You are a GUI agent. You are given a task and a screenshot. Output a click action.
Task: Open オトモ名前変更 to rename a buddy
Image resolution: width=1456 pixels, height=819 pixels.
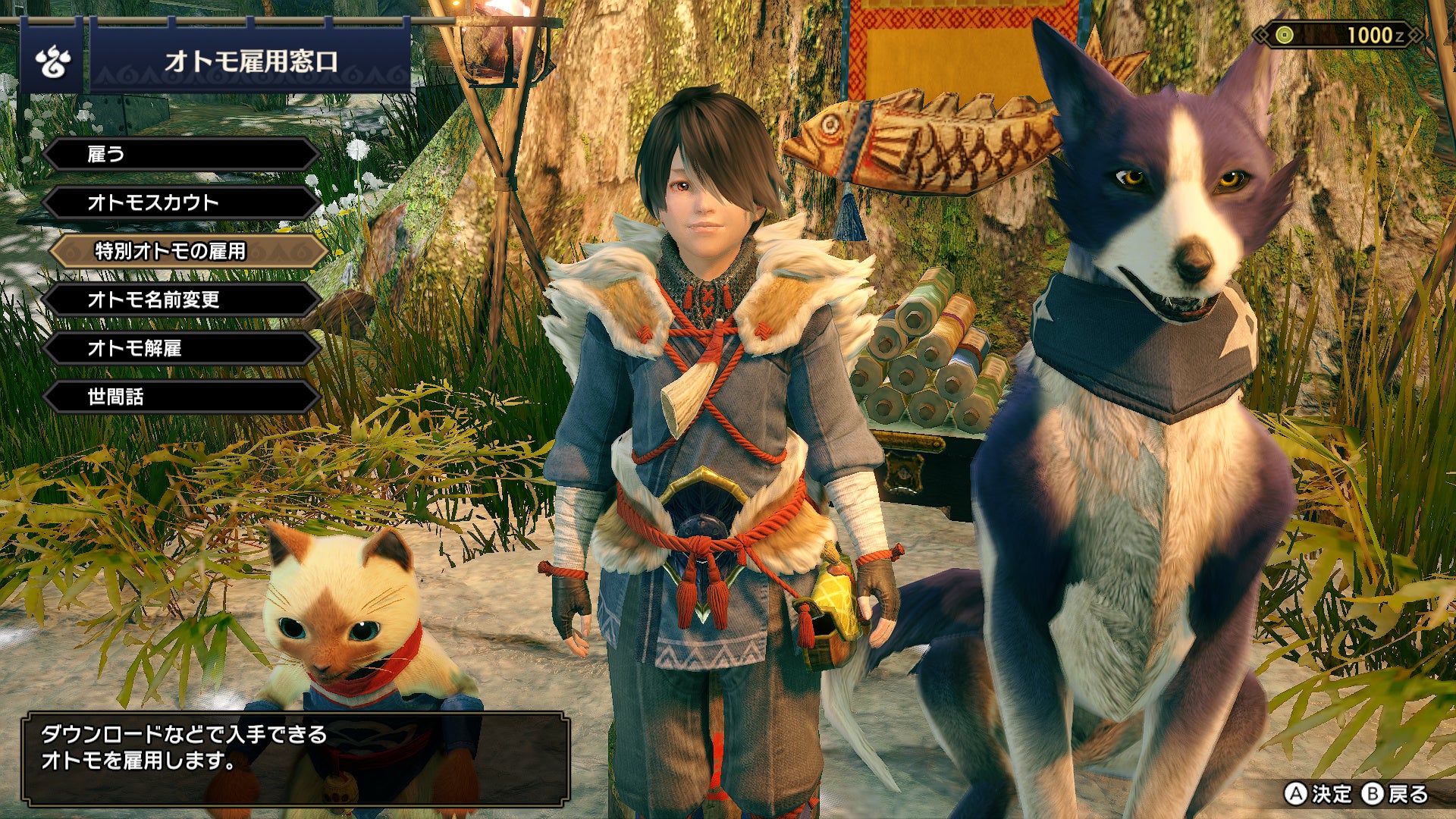point(181,300)
